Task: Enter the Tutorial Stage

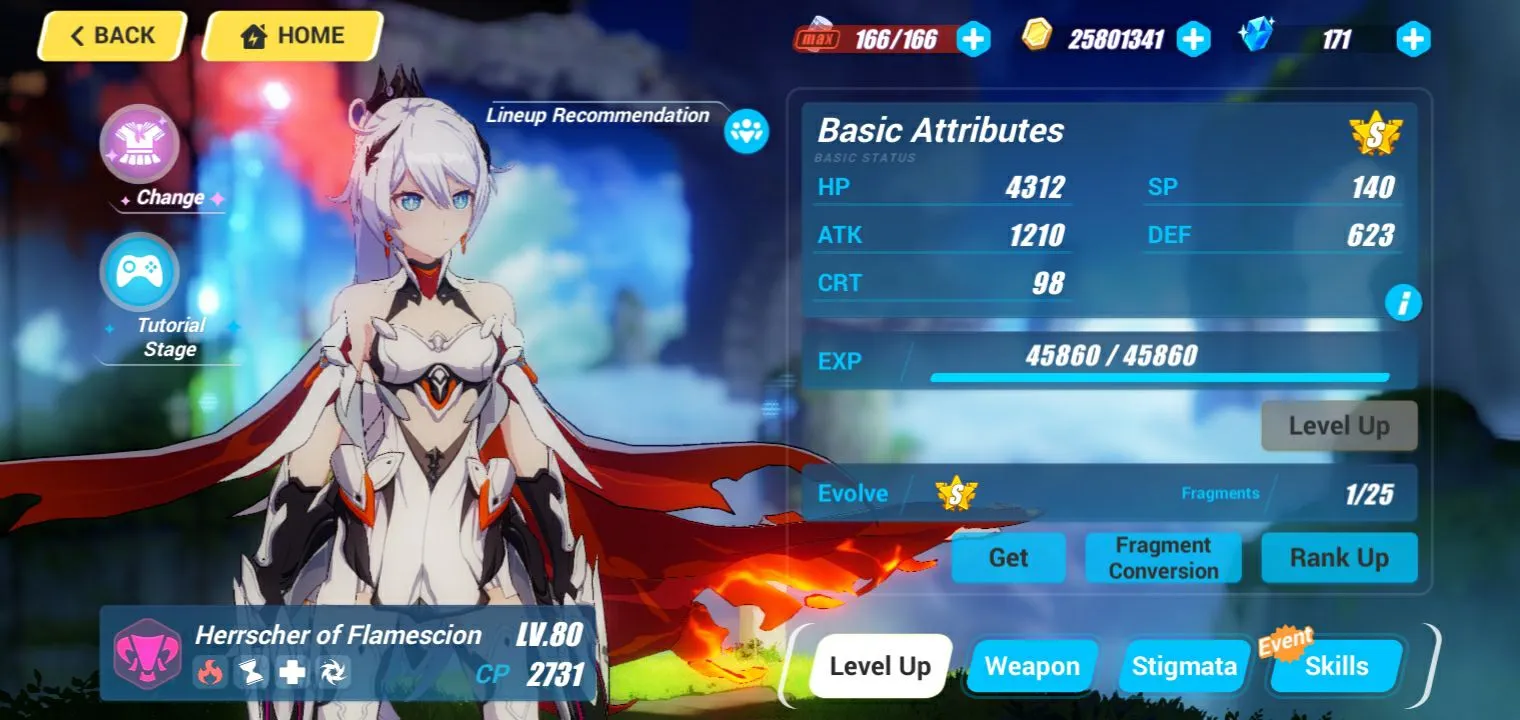Action: point(140,272)
